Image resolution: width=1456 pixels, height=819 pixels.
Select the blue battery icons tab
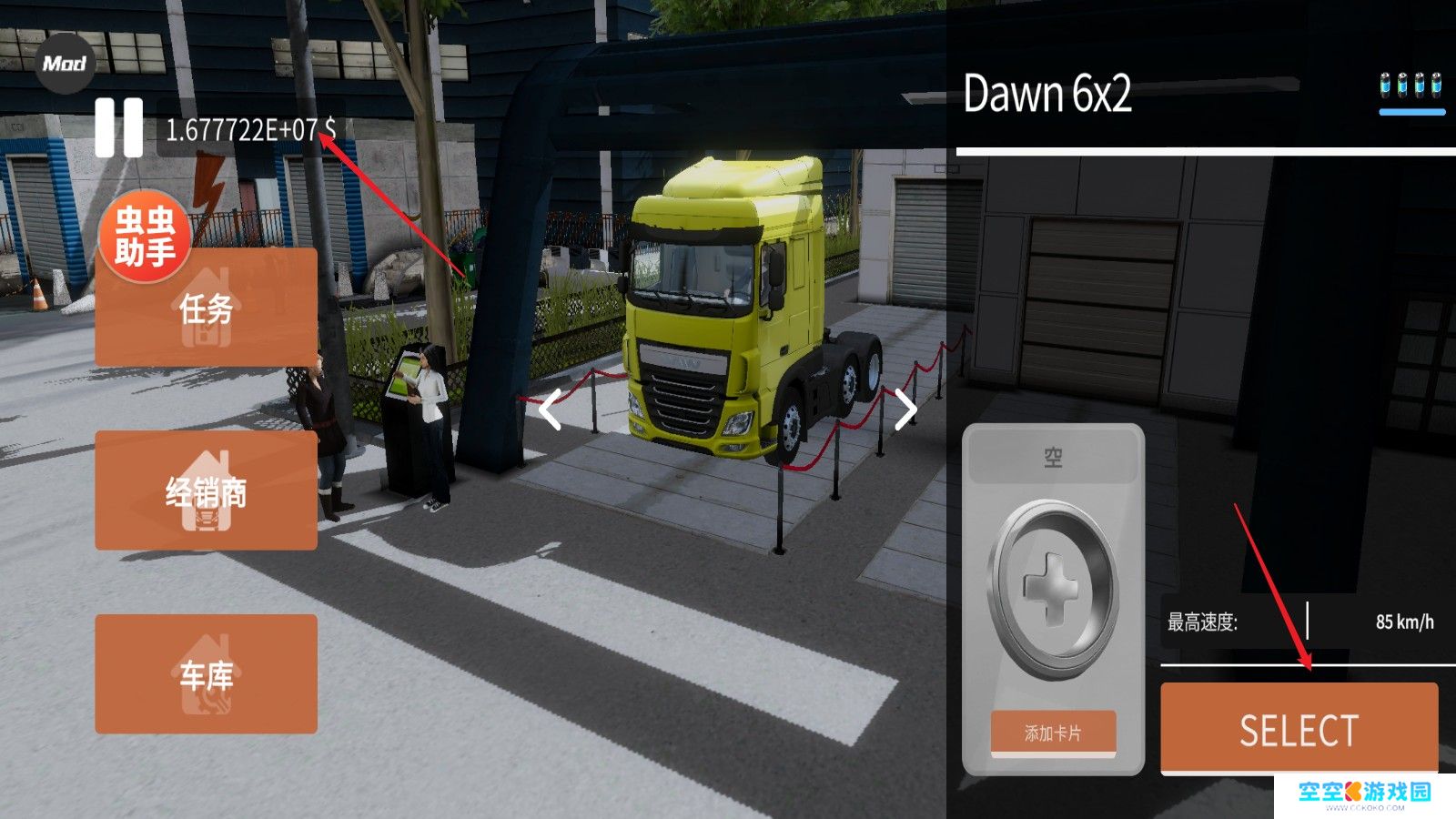point(1411,88)
